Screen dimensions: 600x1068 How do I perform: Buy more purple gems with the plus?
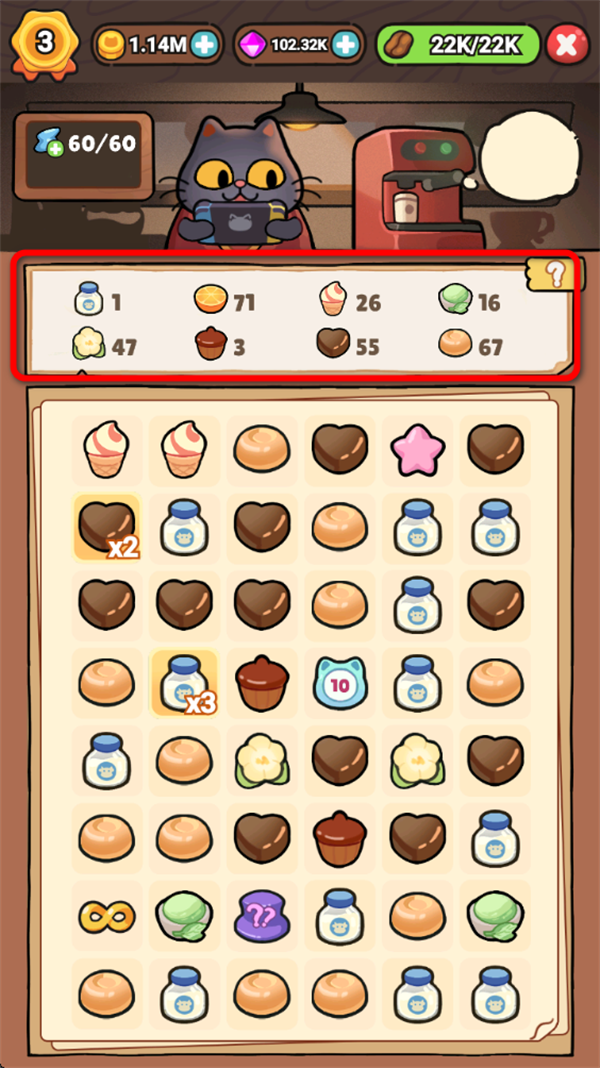pos(345,44)
